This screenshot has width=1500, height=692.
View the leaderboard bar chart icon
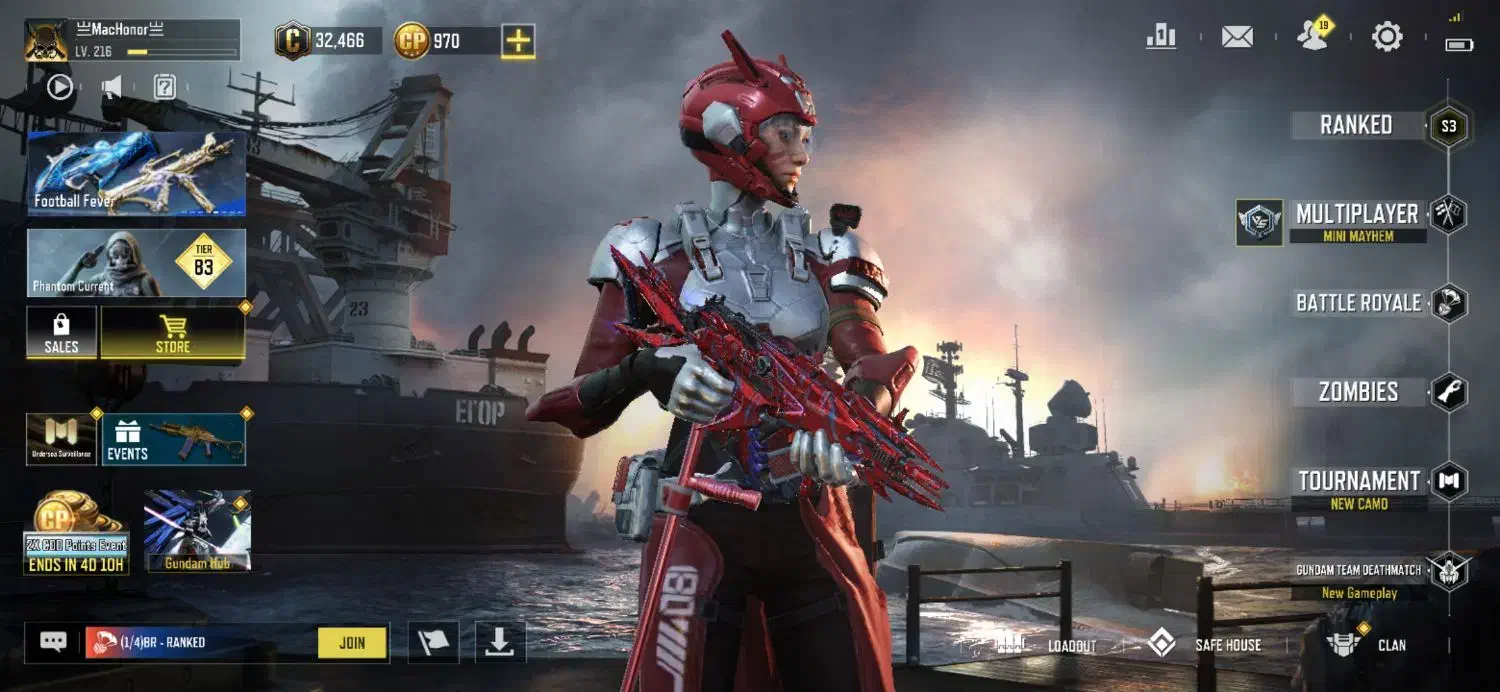pyautogui.click(x=1161, y=38)
